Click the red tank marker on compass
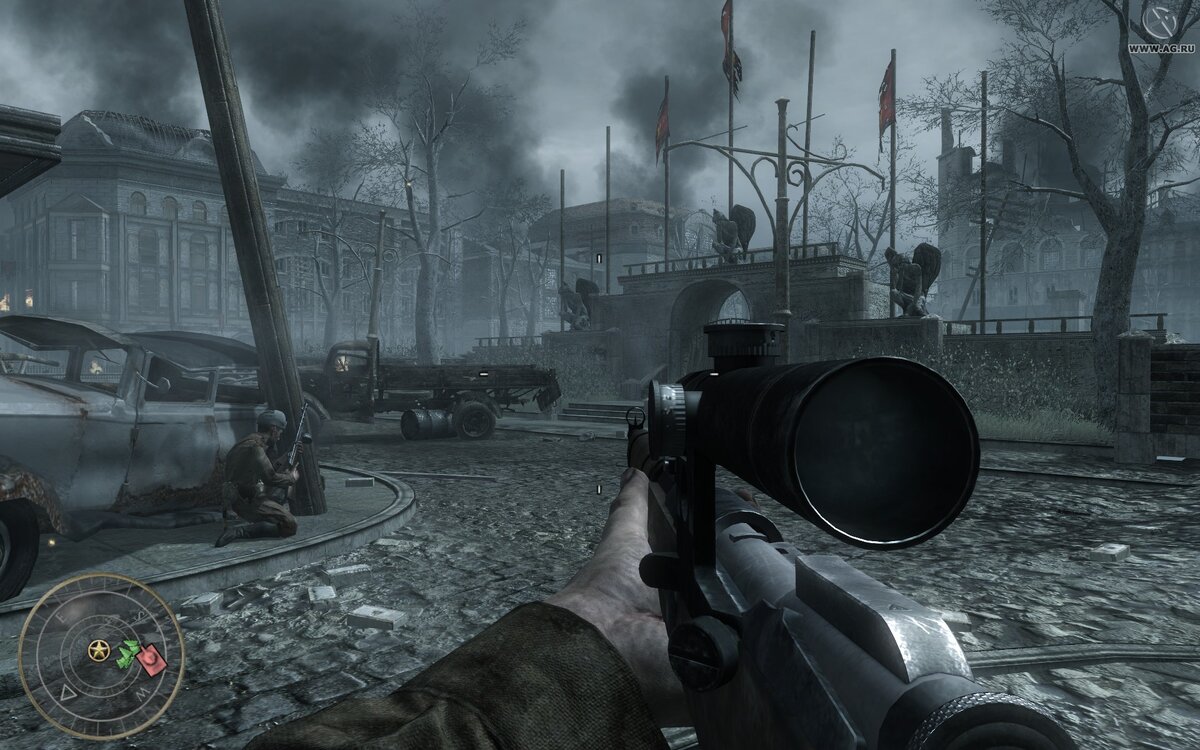 click(152, 659)
